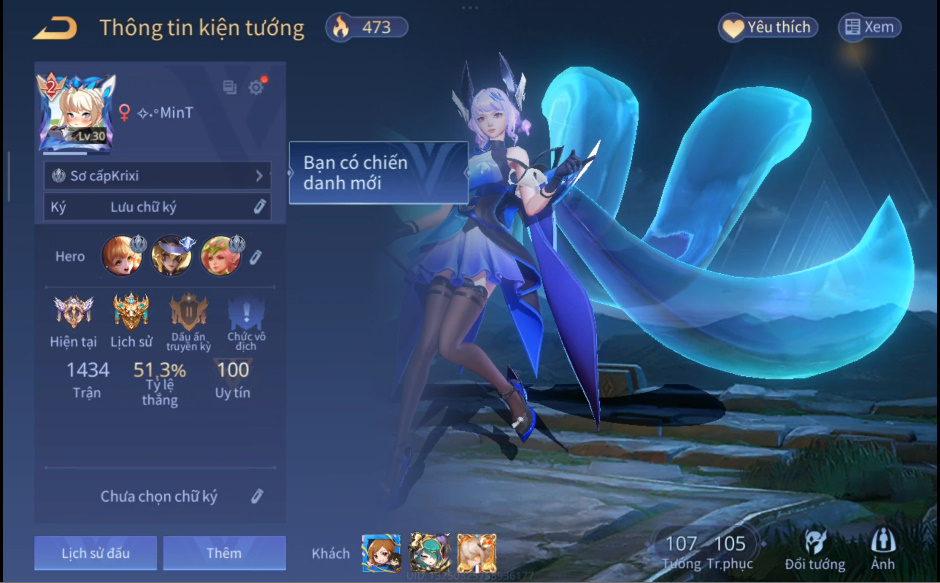Show the Hiện tại rank badge
This screenshot has height=583, width=940.
pos(73,312)
